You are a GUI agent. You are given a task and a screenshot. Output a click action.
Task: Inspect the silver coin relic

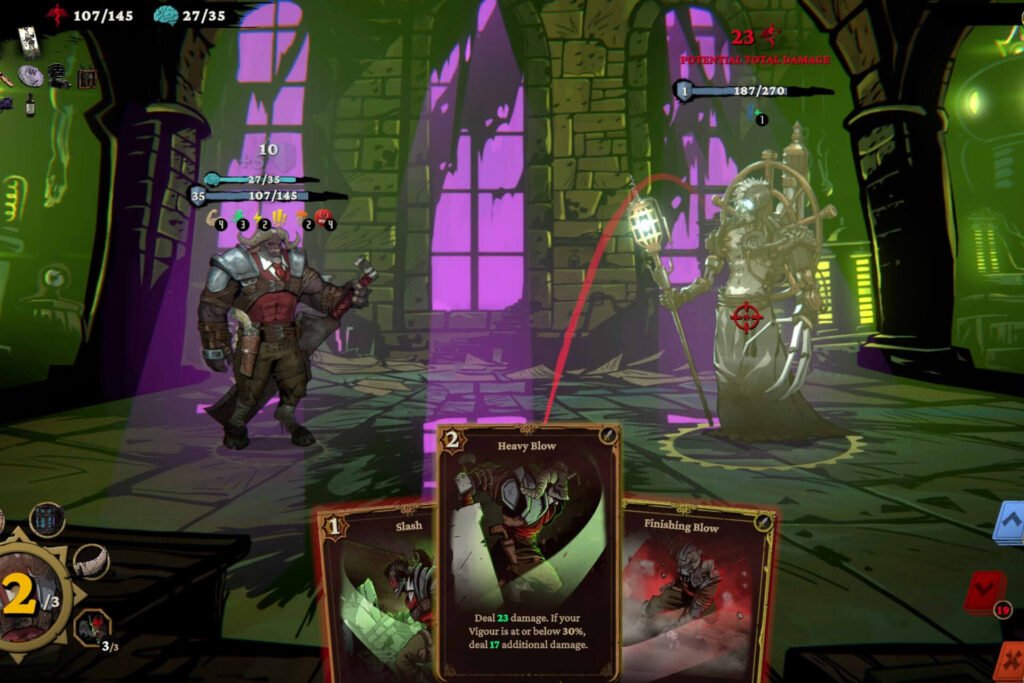[x=31, y=75]
